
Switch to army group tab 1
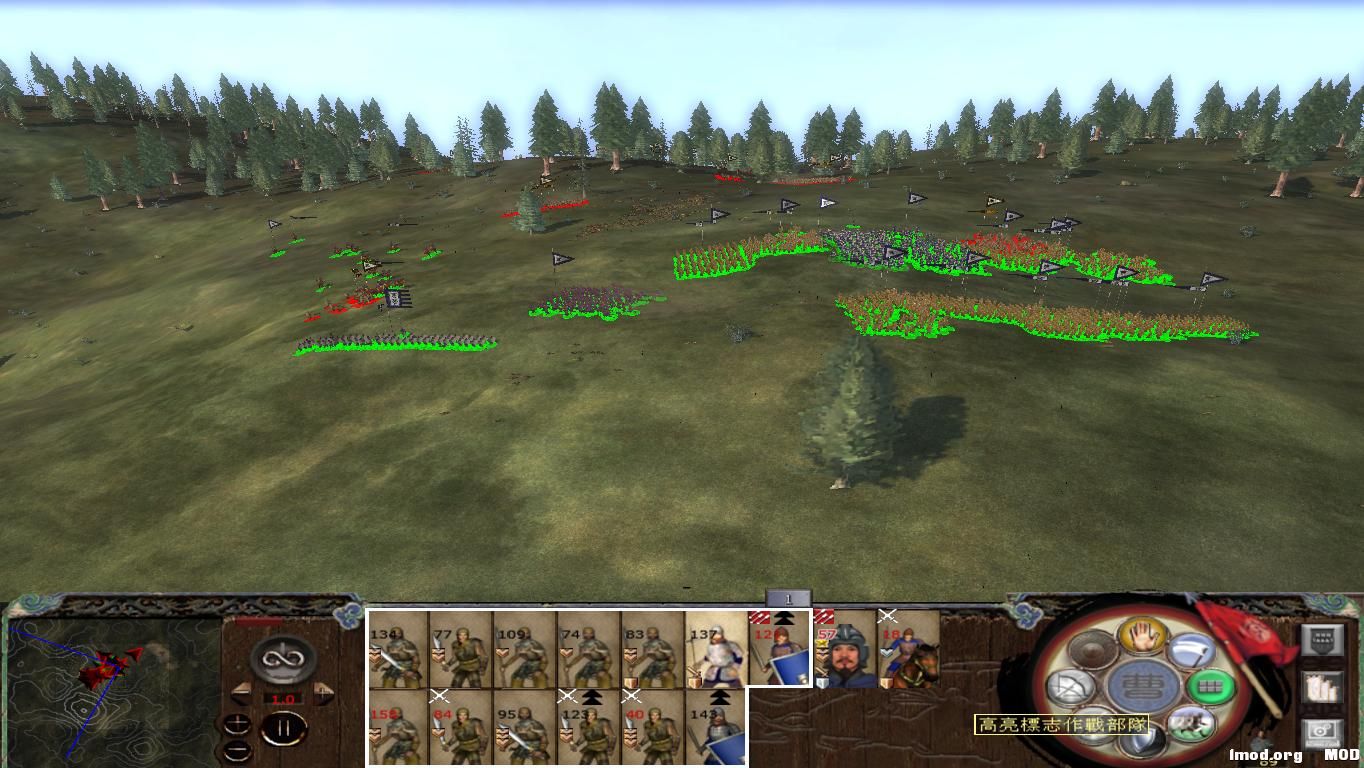pos(789,595)
